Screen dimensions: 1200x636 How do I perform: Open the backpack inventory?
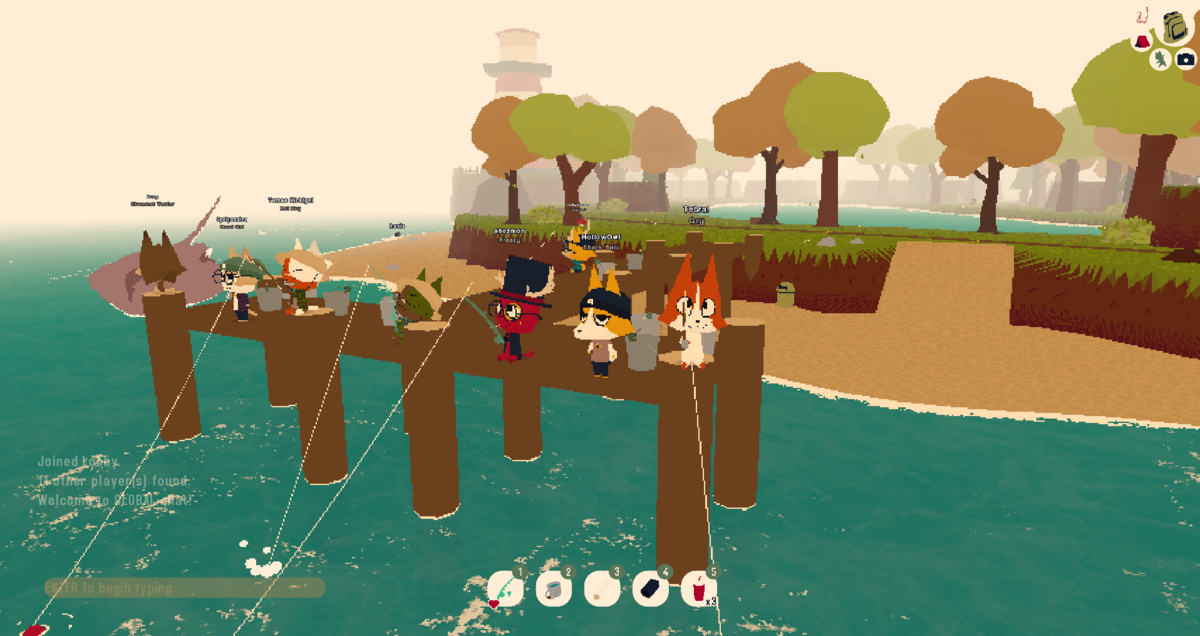pyautogui.click(x=1175, y=27)
